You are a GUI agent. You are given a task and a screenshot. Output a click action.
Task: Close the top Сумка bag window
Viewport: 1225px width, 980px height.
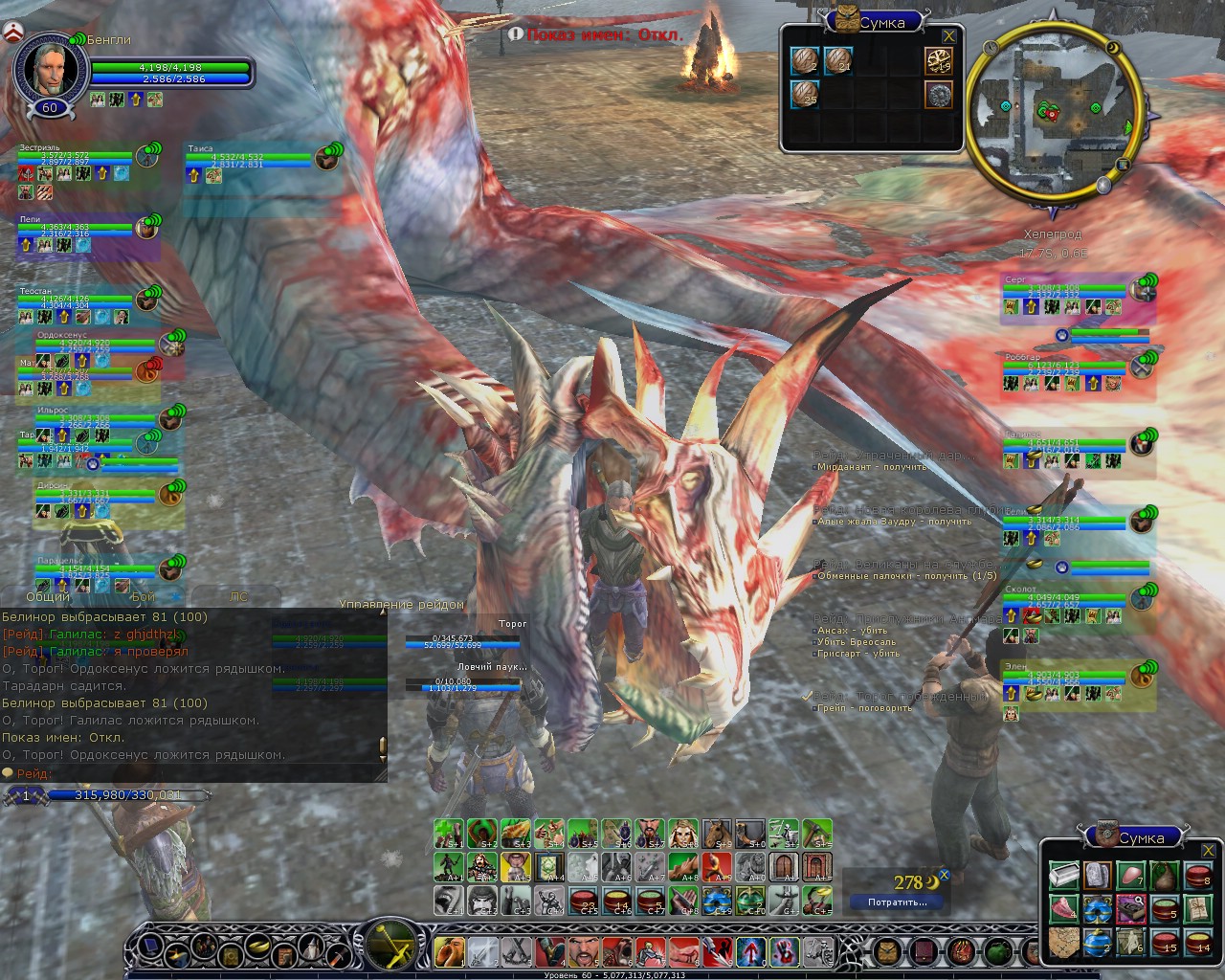948,36
